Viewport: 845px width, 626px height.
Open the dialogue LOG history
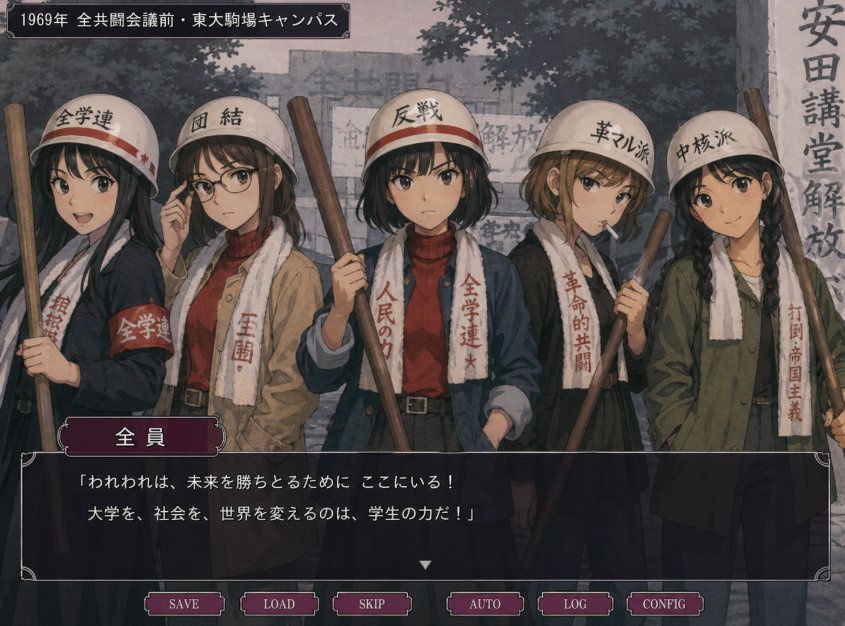click(575, 604)
